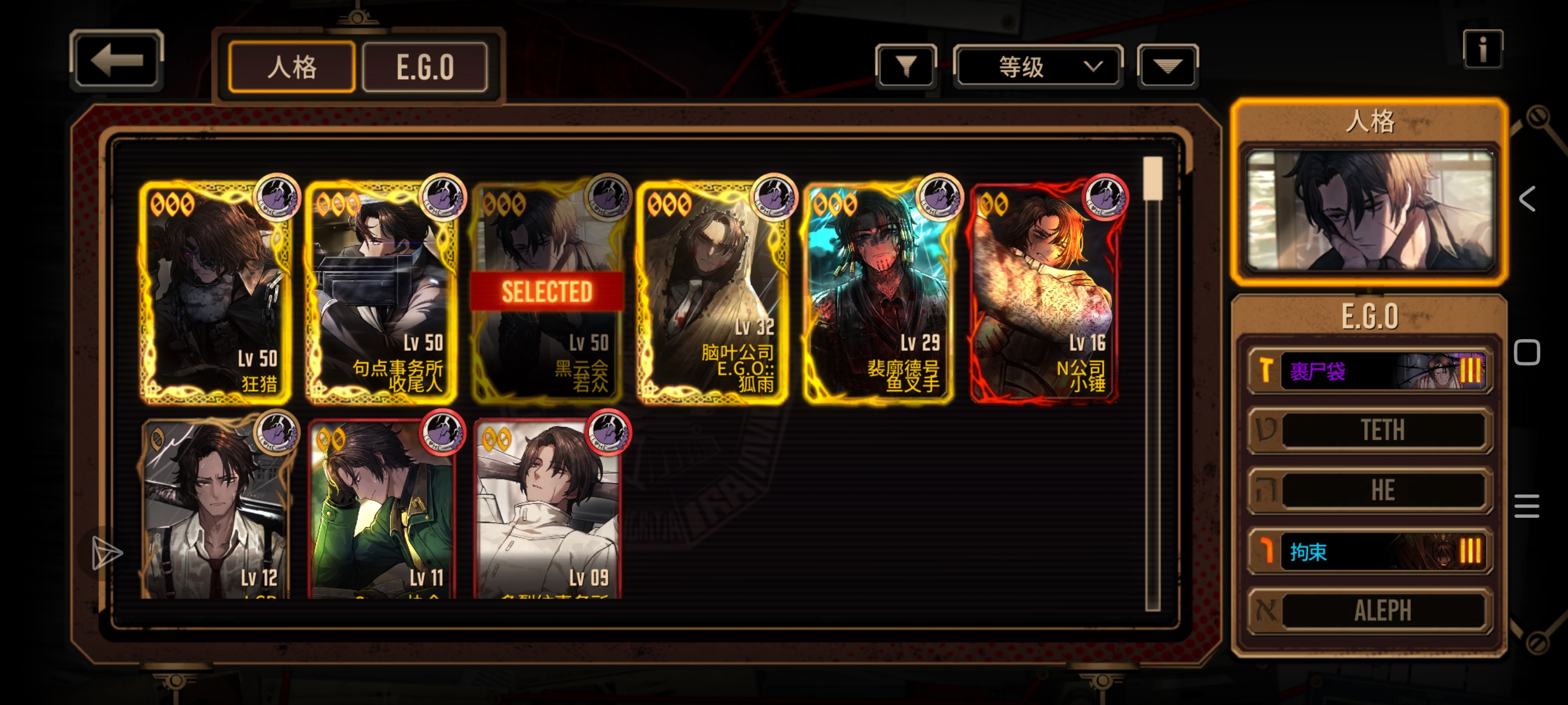Open the 裹尸袋 E.G.O slot

[1370, 370]
